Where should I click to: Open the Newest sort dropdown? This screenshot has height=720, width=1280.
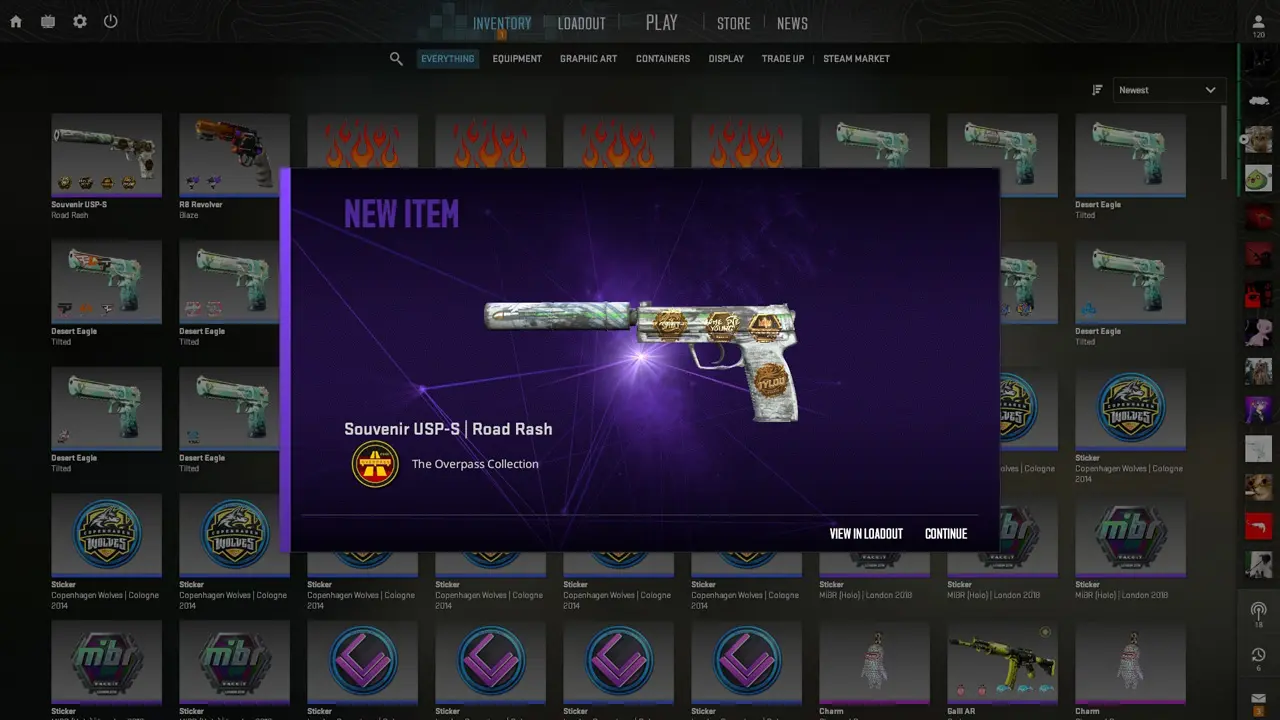coord(1167,90)
